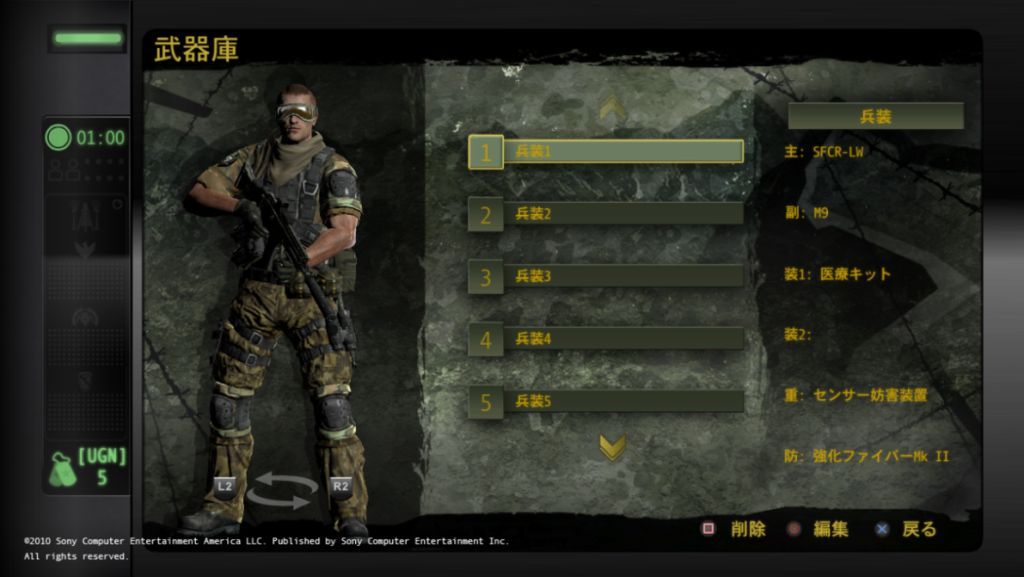Open the 兵装4 loadout entry

pyautogui.click(x=607, y=339)
